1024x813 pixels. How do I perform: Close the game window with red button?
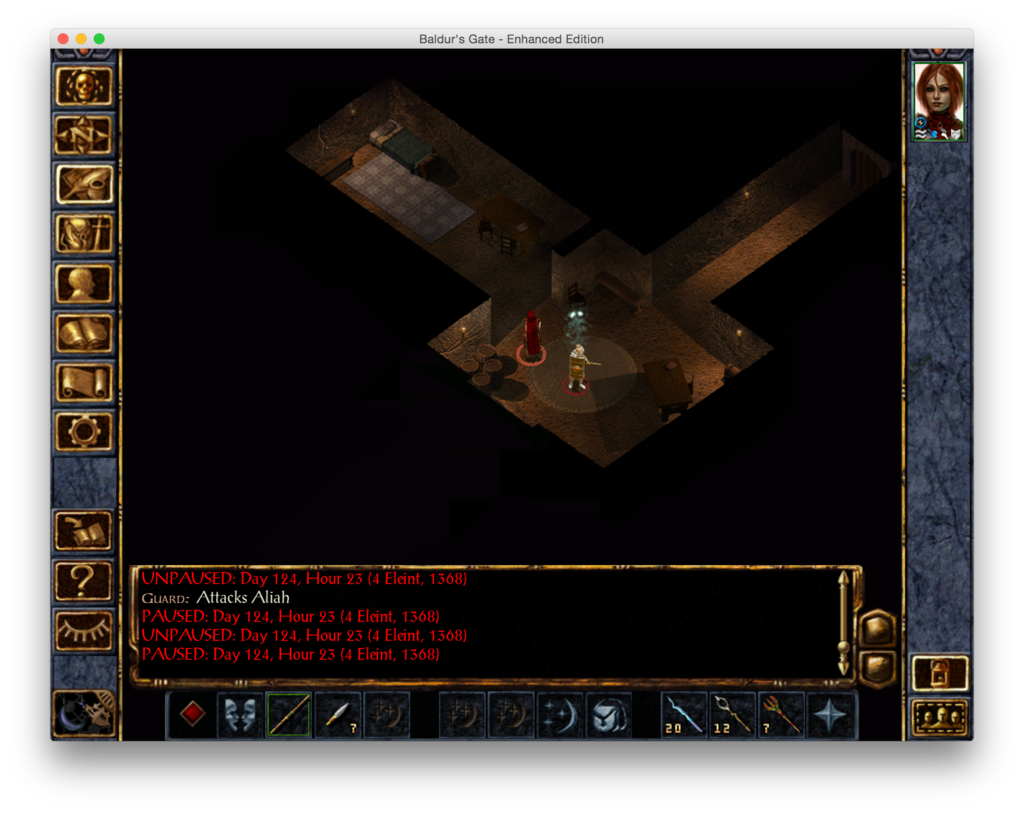click(x=63, y=39)
